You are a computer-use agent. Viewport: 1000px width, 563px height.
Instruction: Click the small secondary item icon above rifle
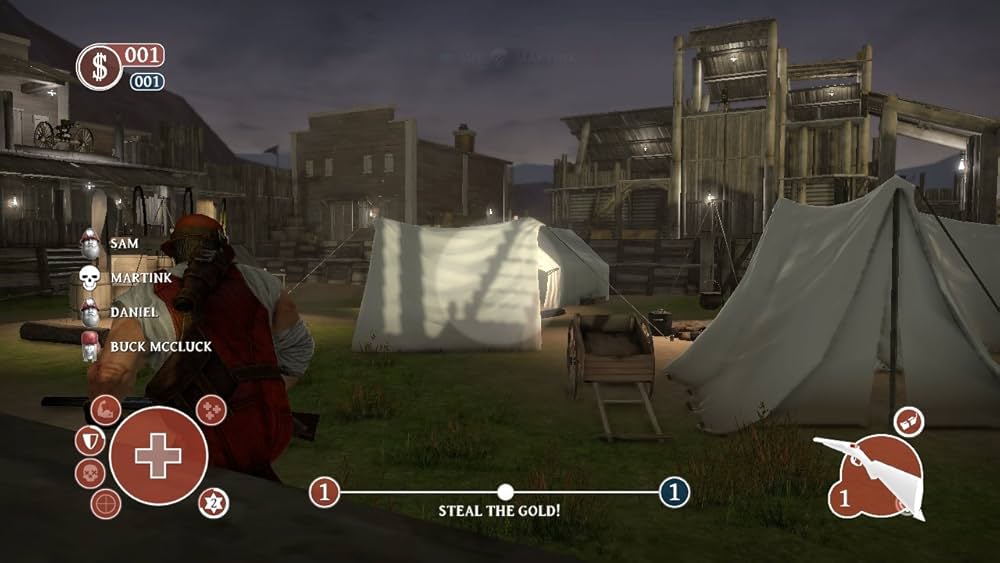point(908,420)
